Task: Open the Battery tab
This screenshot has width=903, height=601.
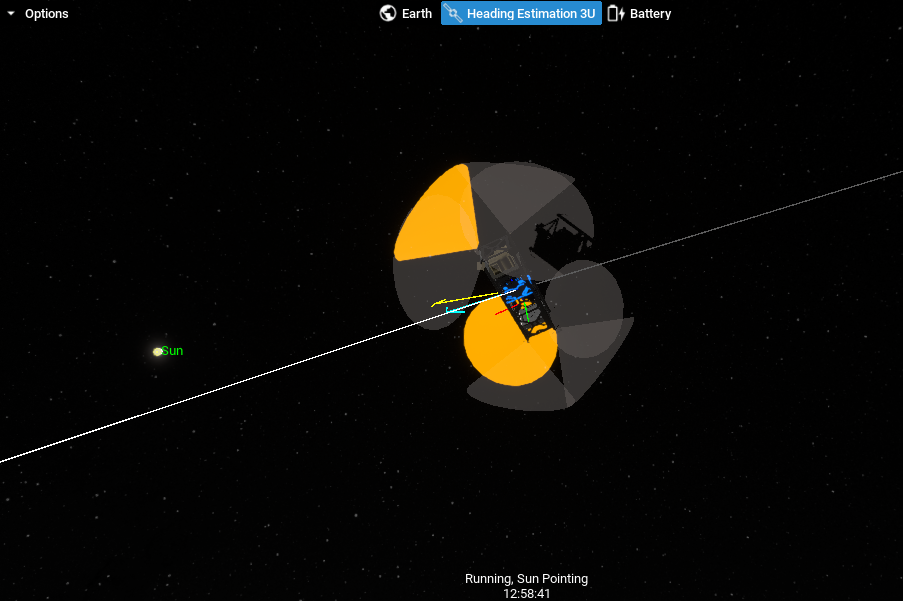Action: tap(640, 14)
